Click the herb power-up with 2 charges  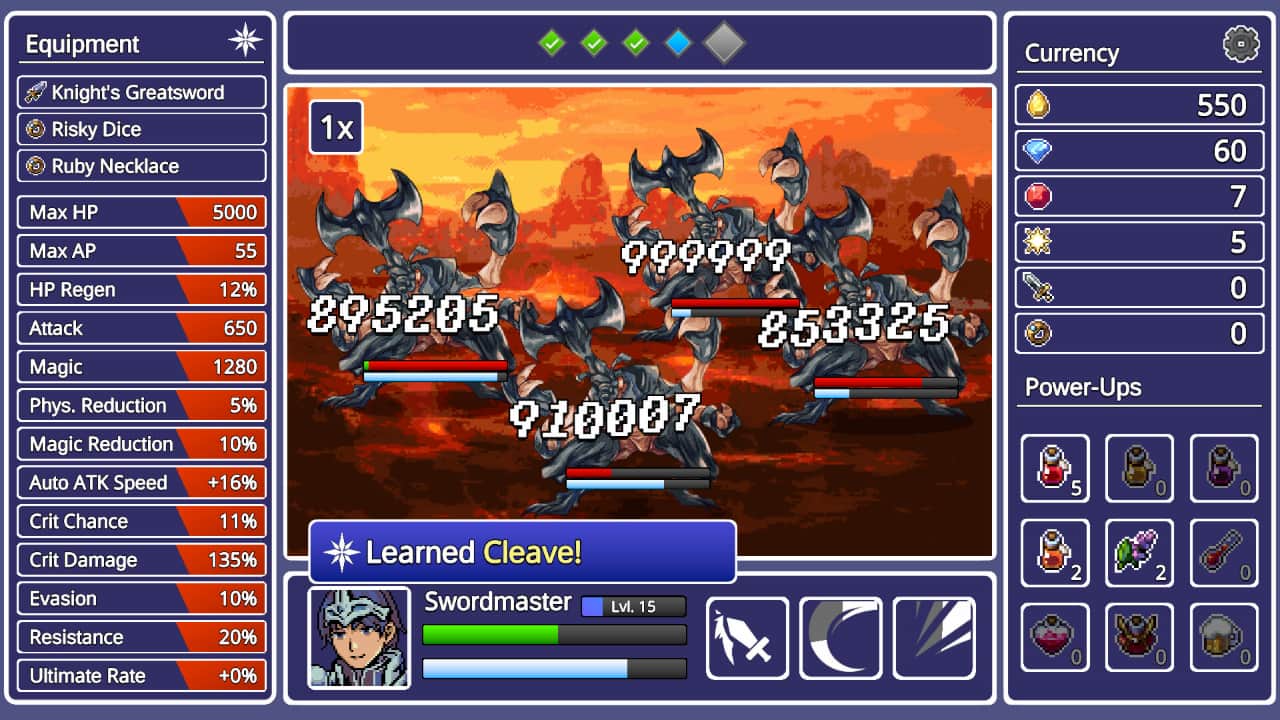[1140, 553]
